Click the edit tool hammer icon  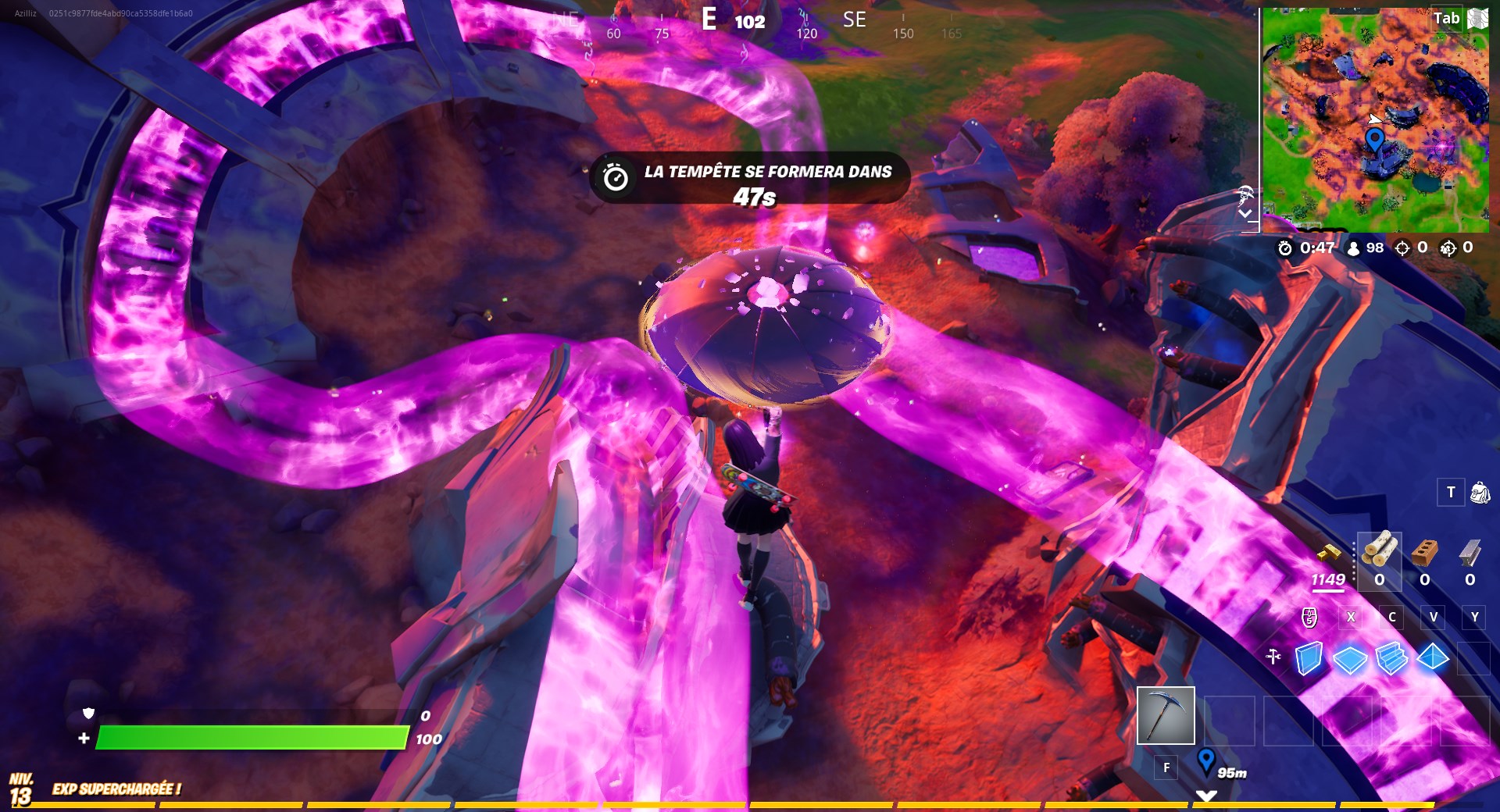click(1273, 656)
